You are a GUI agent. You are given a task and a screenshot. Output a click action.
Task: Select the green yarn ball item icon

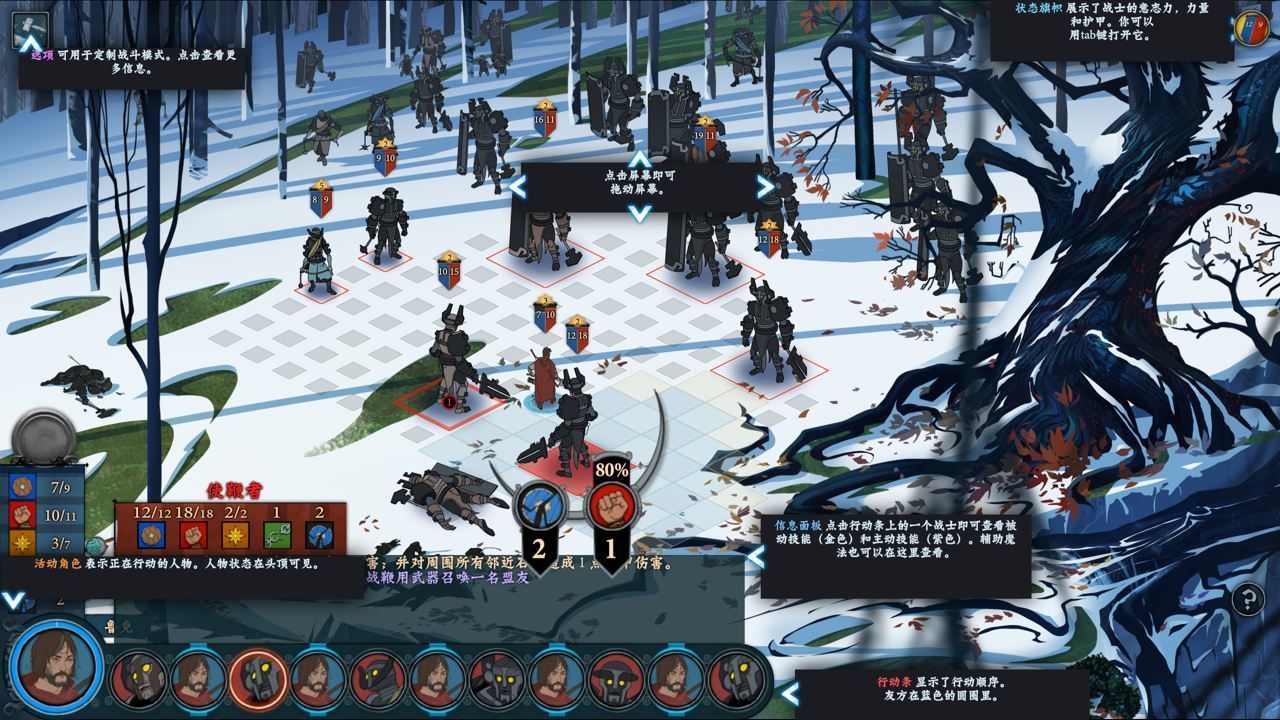click(x=95, y=546)
